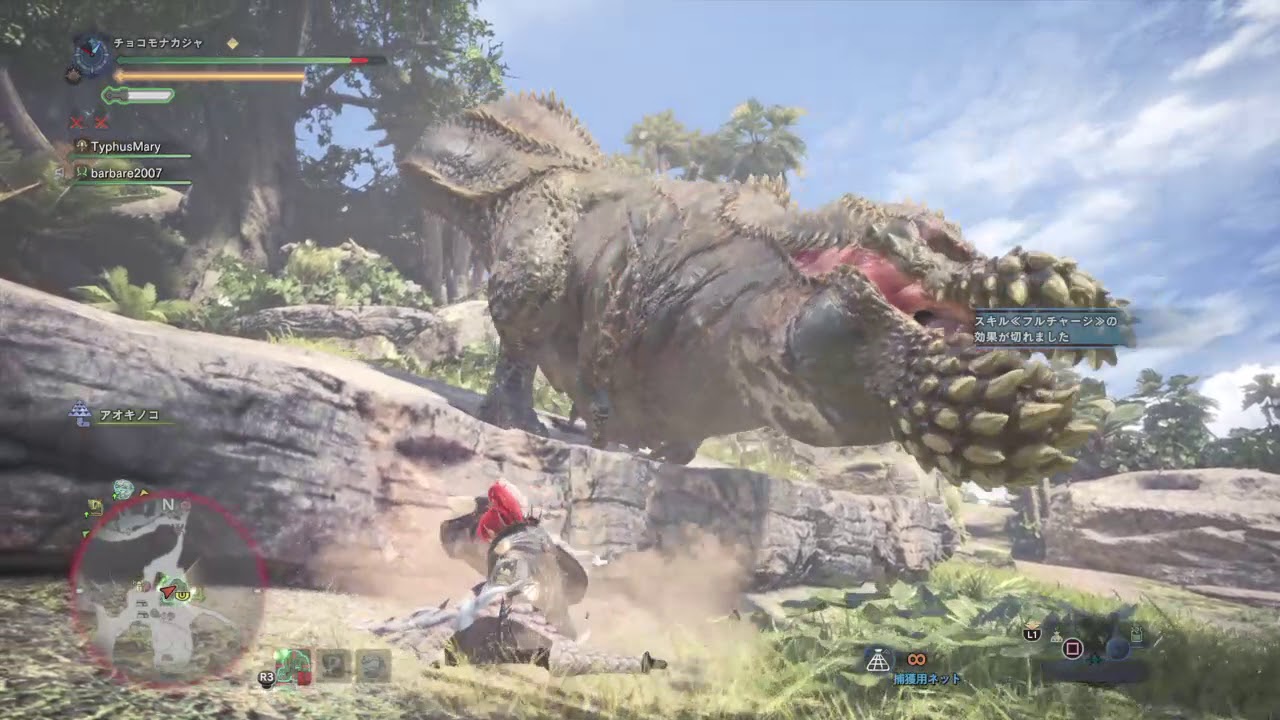The width and height of the screenshot is (1280, 720).
Task: Click the monster head icon inside the minimap
Action: tap(184, 595)
